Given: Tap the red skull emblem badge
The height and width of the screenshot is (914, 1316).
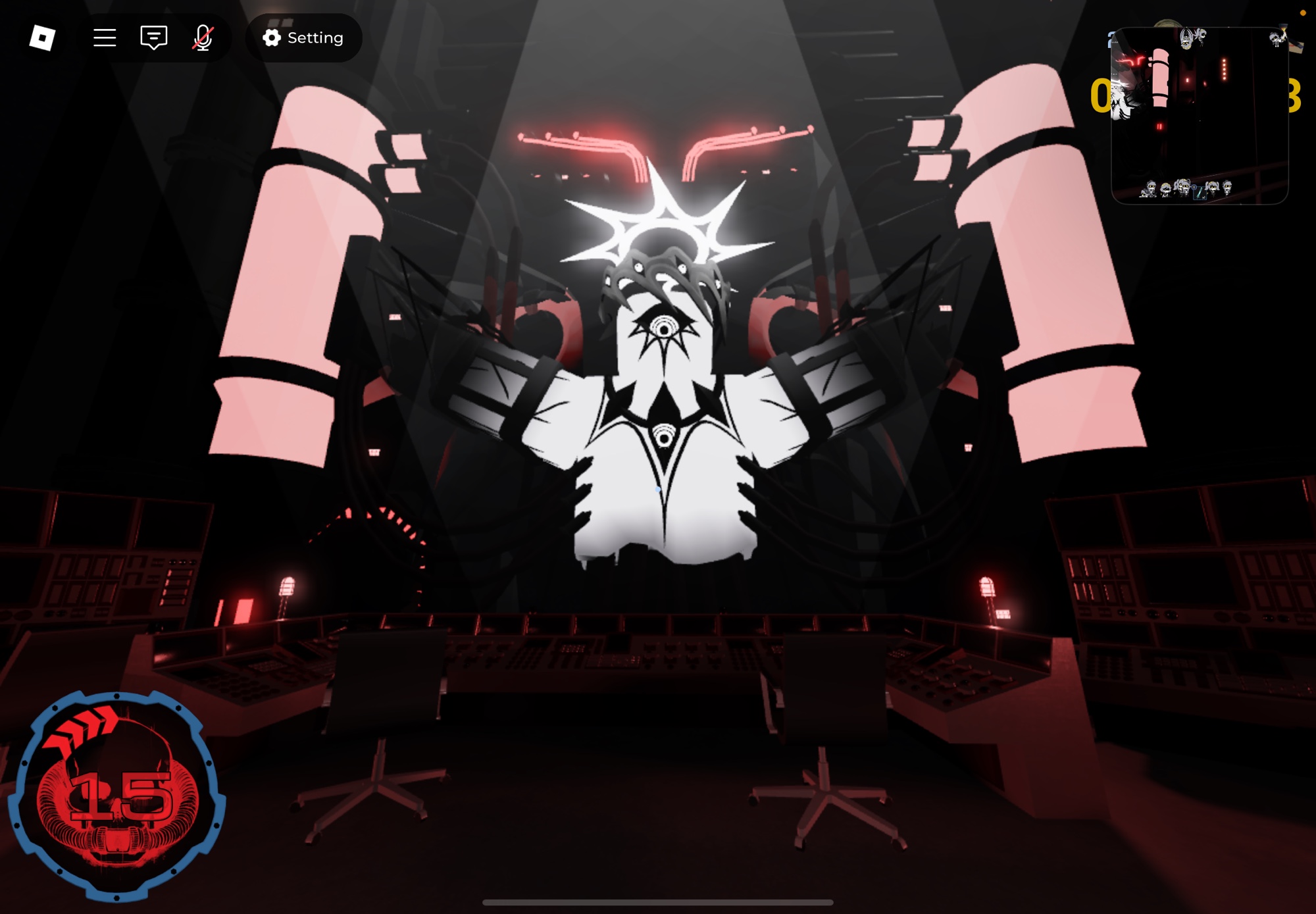Looking at the screenshot, I should (x=117, y=795).
